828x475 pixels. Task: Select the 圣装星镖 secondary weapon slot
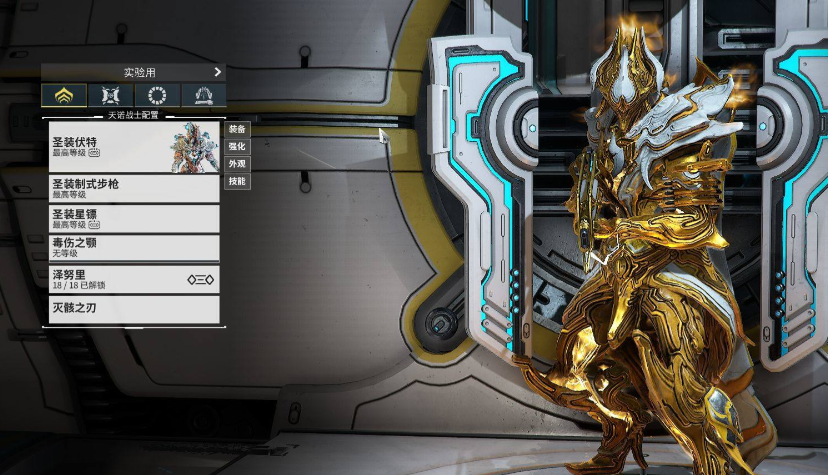pyautogui.click(x=134, y=218)
